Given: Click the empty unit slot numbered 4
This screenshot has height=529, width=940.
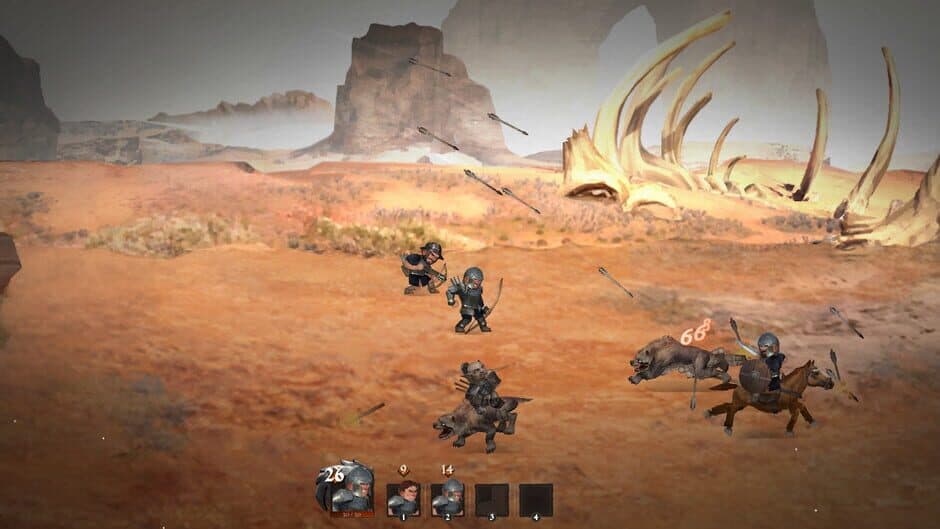Looking at the screenshot, I should [536, 499].
